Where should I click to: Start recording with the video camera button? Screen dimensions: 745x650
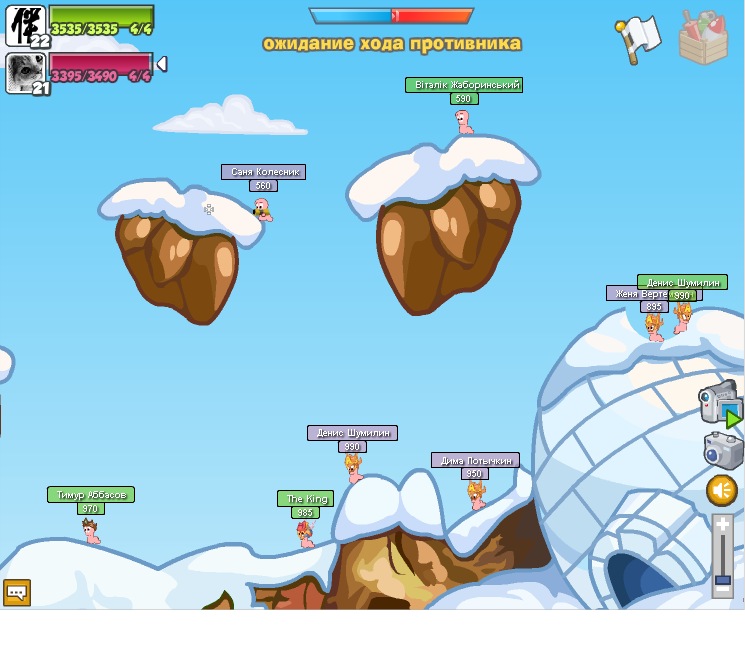coord(720,402)
